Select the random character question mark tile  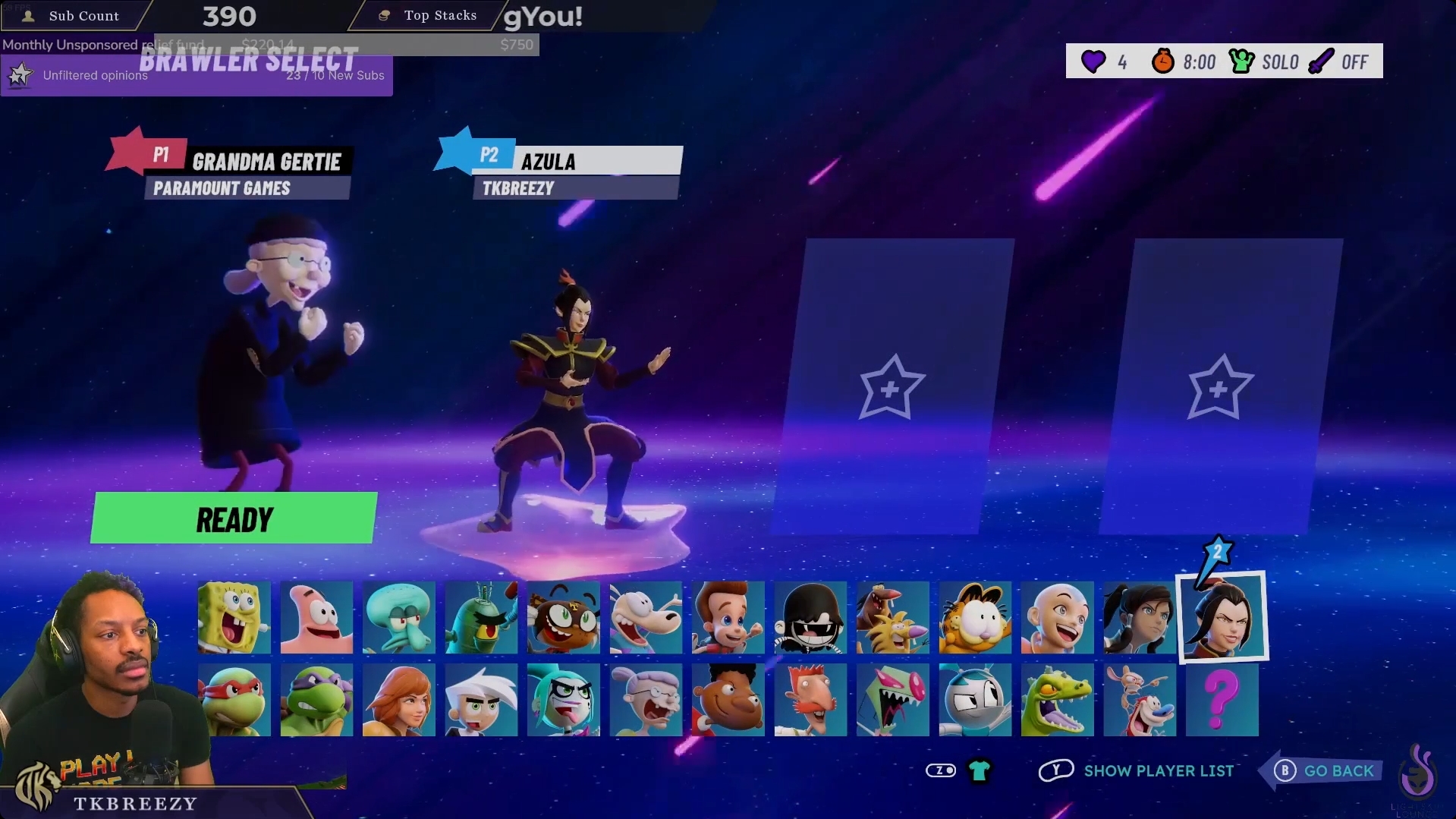1222,700
